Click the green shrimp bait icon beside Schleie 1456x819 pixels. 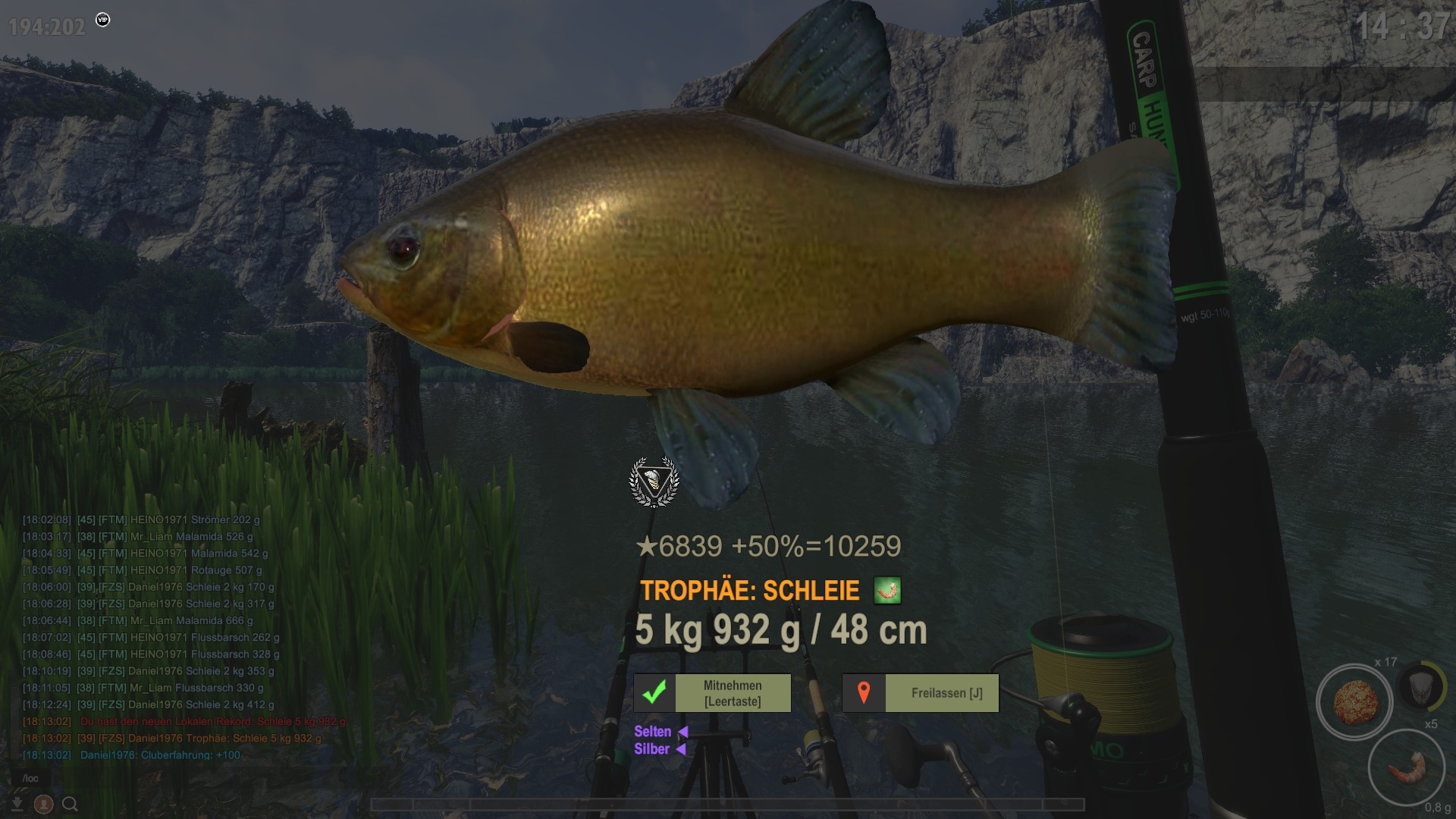tap(887, 590)
